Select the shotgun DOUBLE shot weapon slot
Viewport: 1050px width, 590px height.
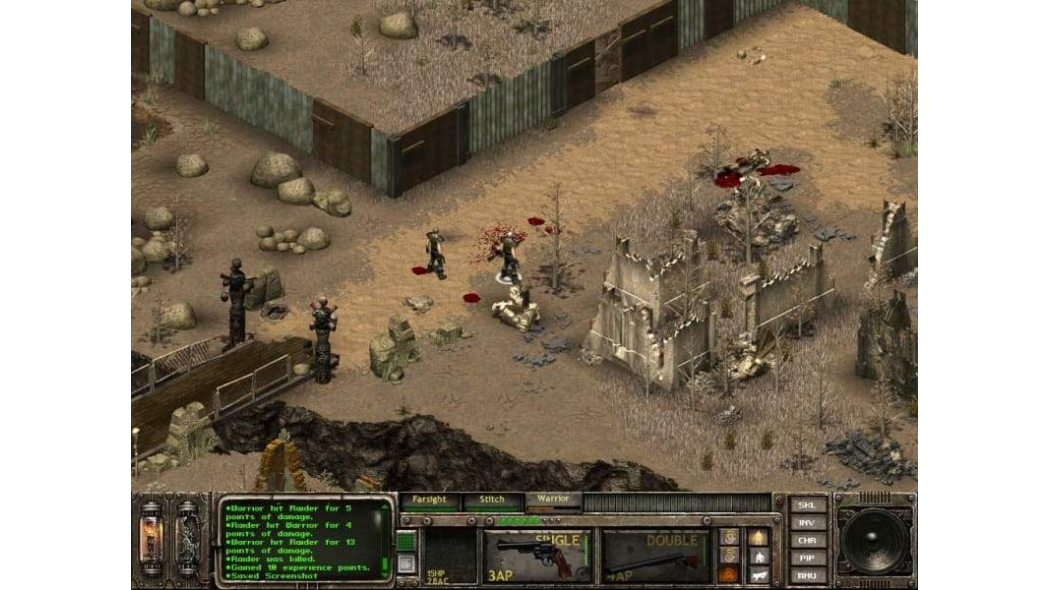pyautogui.click(x=655, y=557)
